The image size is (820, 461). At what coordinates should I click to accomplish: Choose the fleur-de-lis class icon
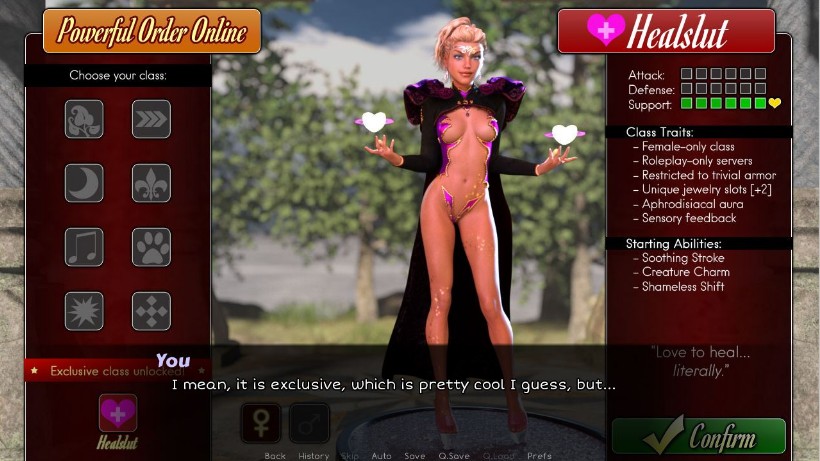[x=151, y=183]
